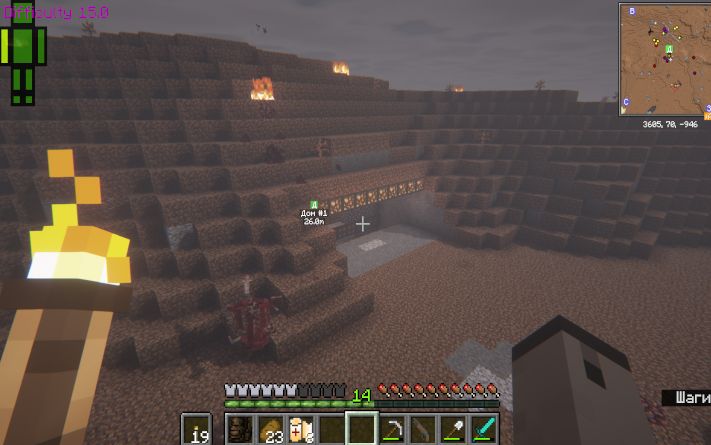Select the offhand slot holding 19 torches

[x=197, y=429]
